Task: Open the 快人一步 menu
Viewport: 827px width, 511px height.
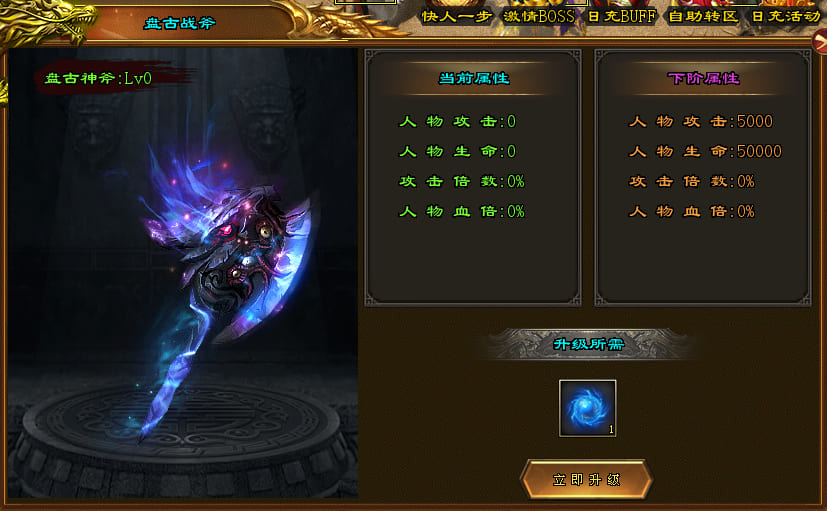Action: pos(456,17)
